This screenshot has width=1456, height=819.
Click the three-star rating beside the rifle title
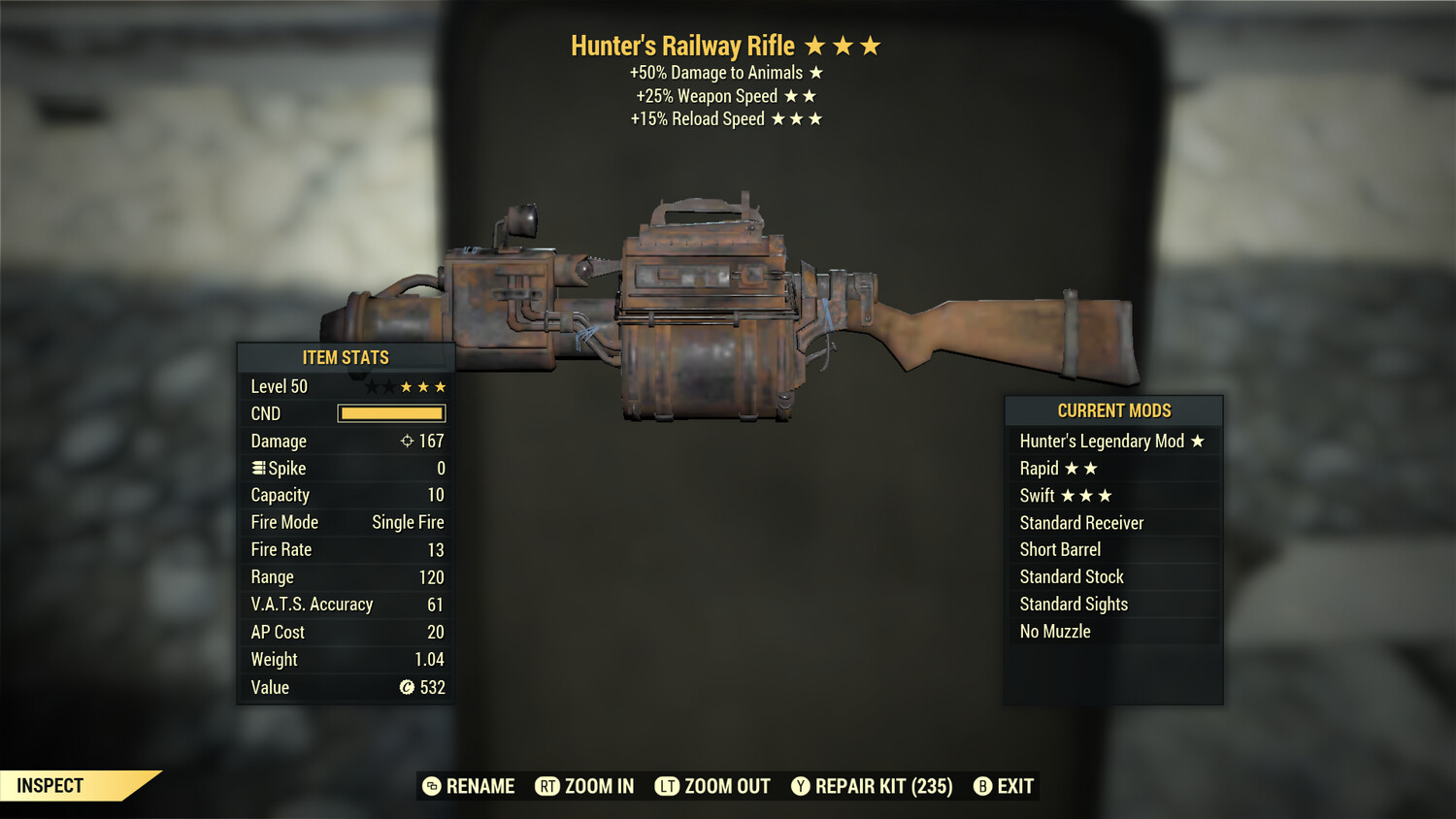[844, 45]
